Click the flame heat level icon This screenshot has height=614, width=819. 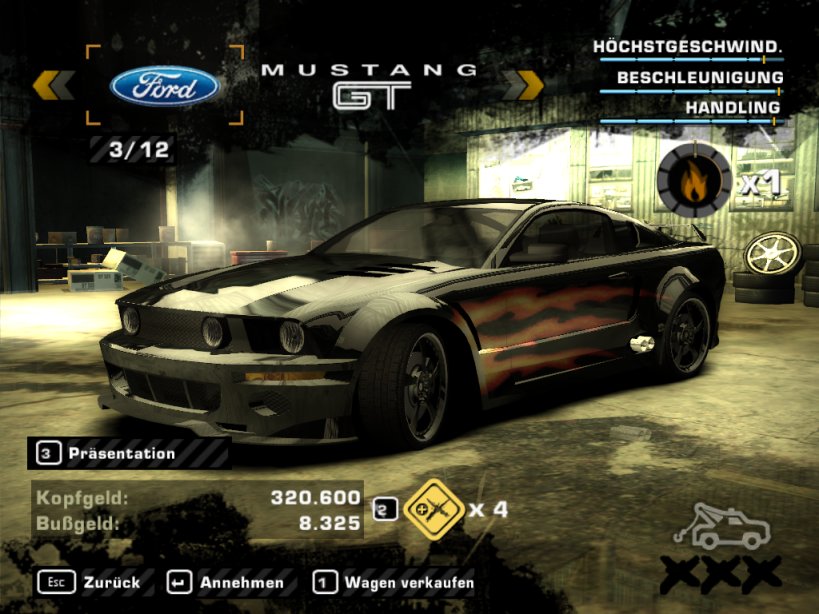point(693,180)
